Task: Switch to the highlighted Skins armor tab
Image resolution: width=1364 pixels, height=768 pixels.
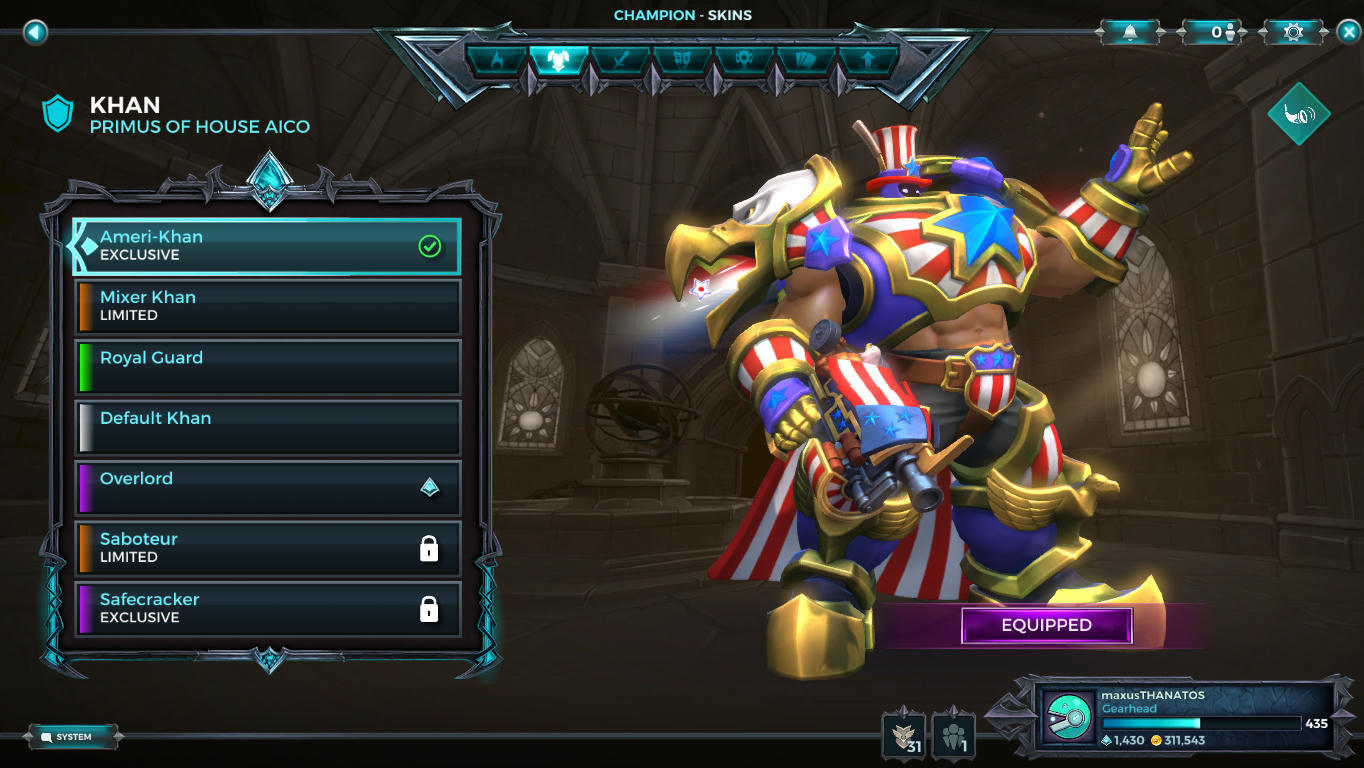Action: 560,61
